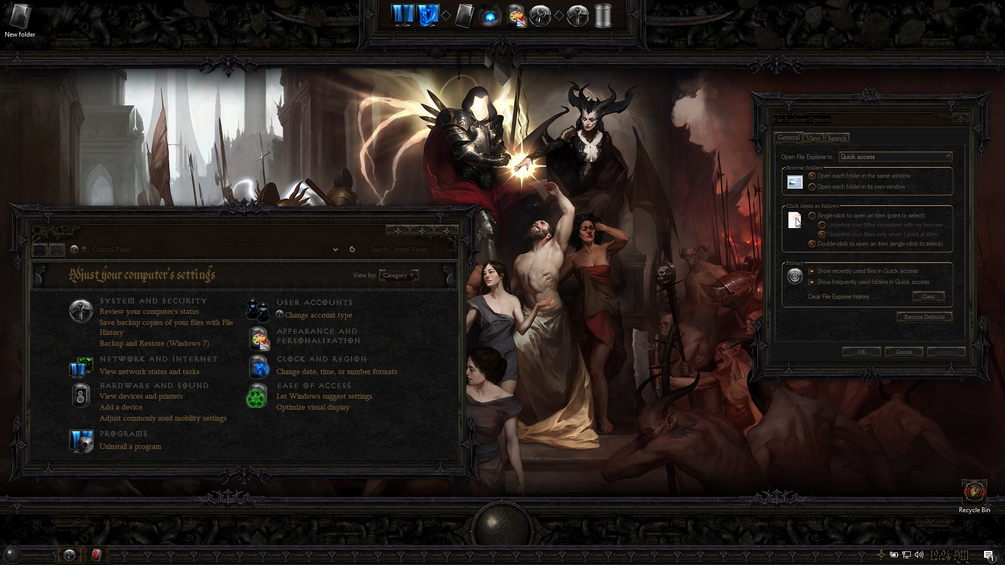Click Uninstall a program link
The width and height of the screenshot is (1005, 565).
pos(130,446)
